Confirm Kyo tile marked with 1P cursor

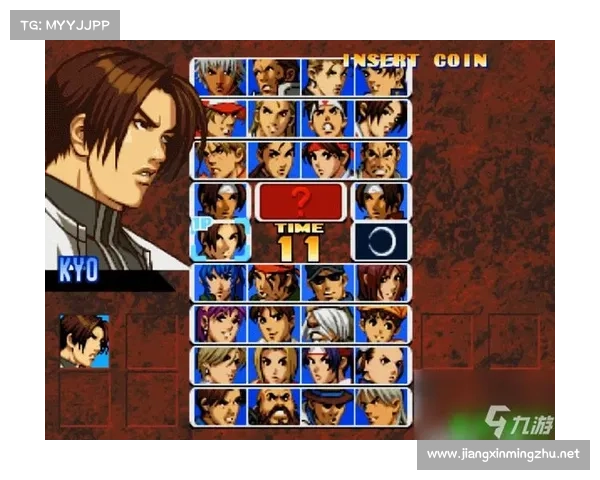[221, 240]
